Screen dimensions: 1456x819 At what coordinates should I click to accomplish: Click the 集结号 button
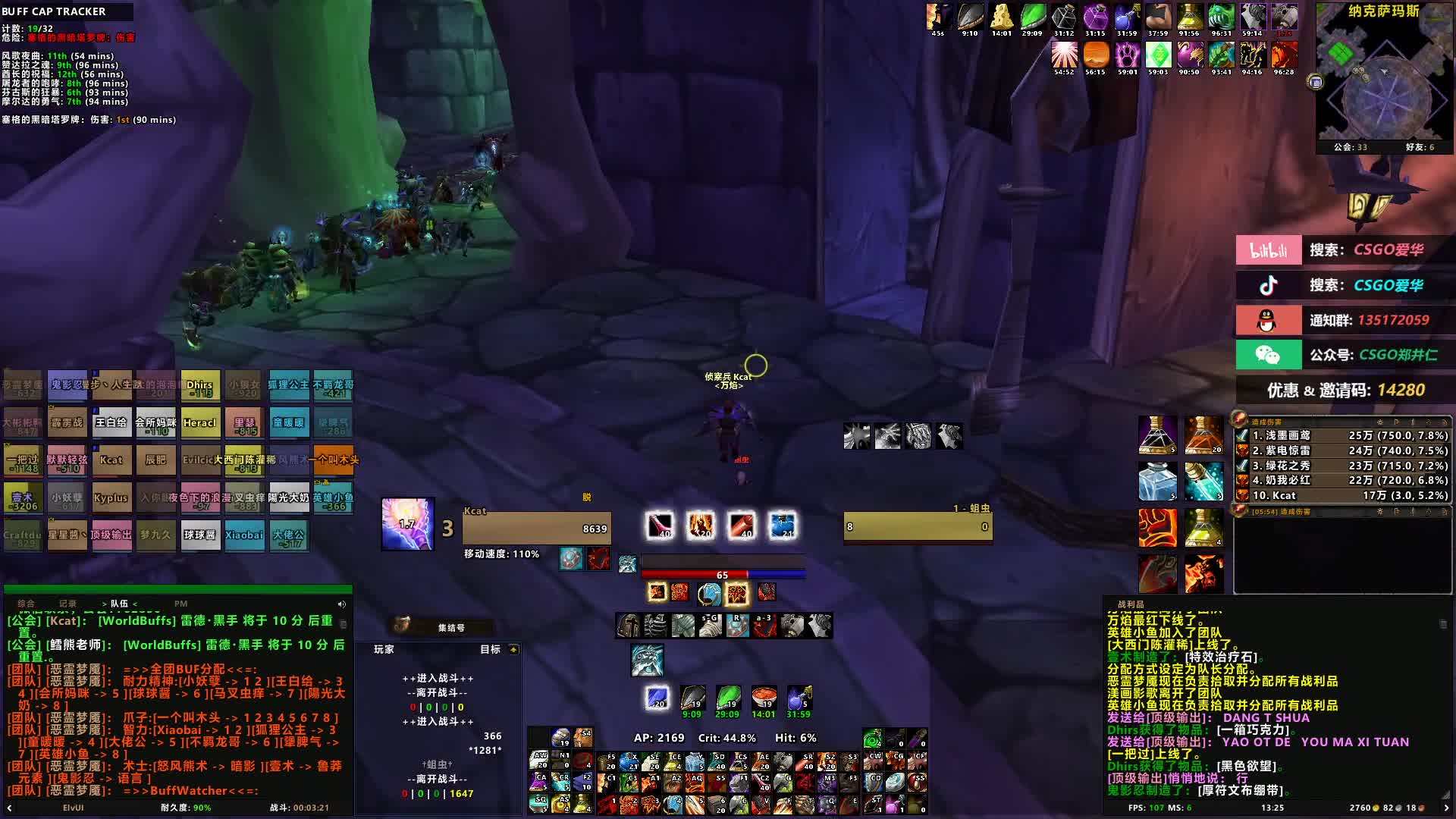click(x=450, y=627)
